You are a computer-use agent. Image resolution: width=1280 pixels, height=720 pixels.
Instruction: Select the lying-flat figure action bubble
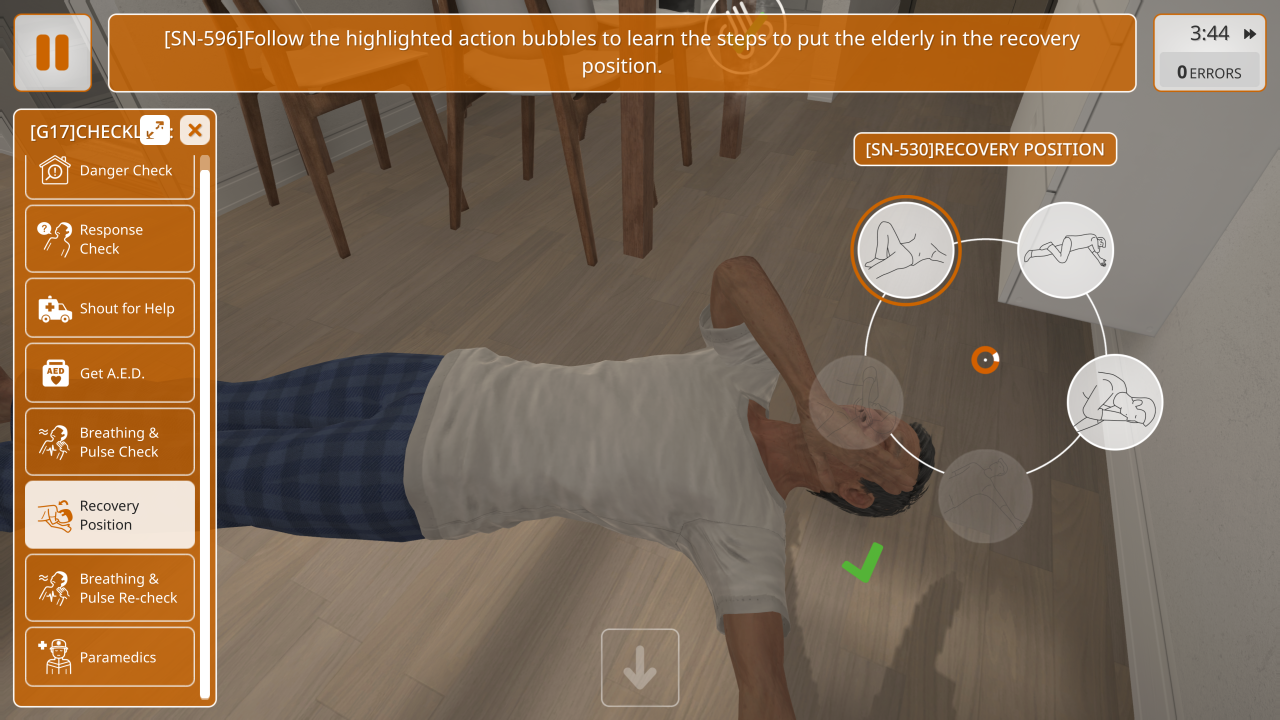point(1065,250)
